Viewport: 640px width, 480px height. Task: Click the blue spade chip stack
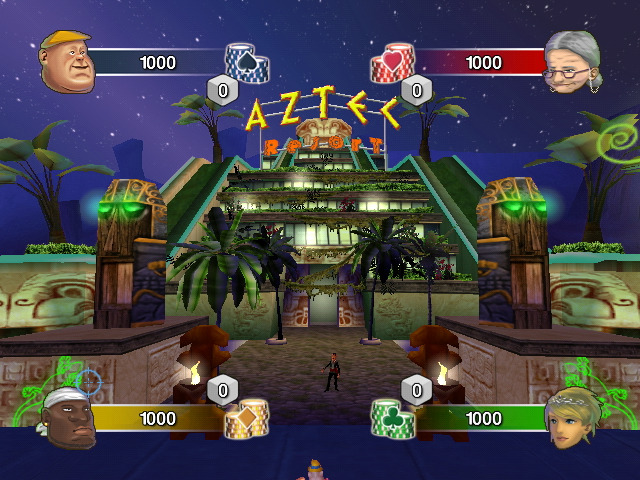(x=246, y=64)
